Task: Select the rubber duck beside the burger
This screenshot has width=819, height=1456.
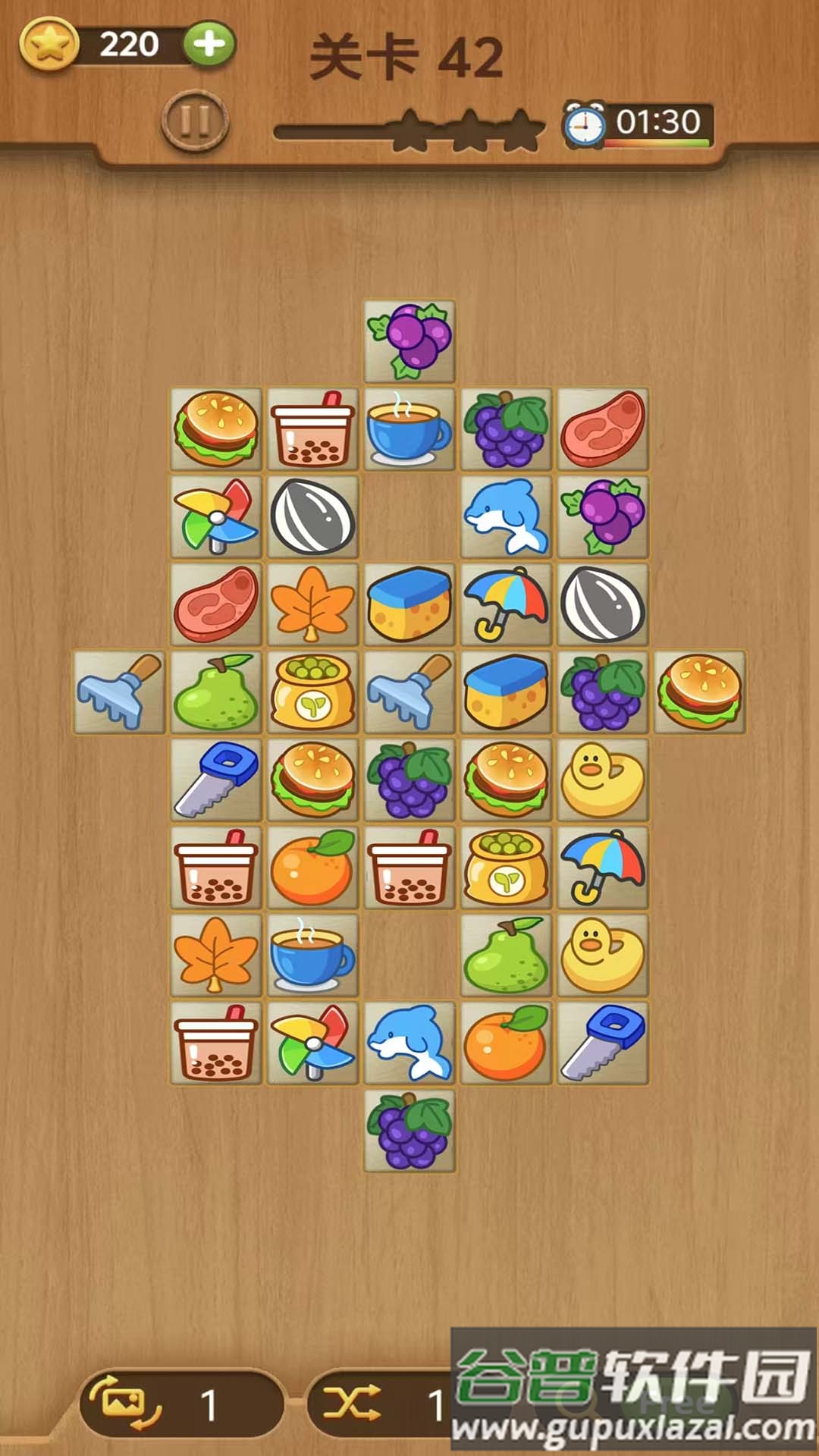Action: [603, 780]
